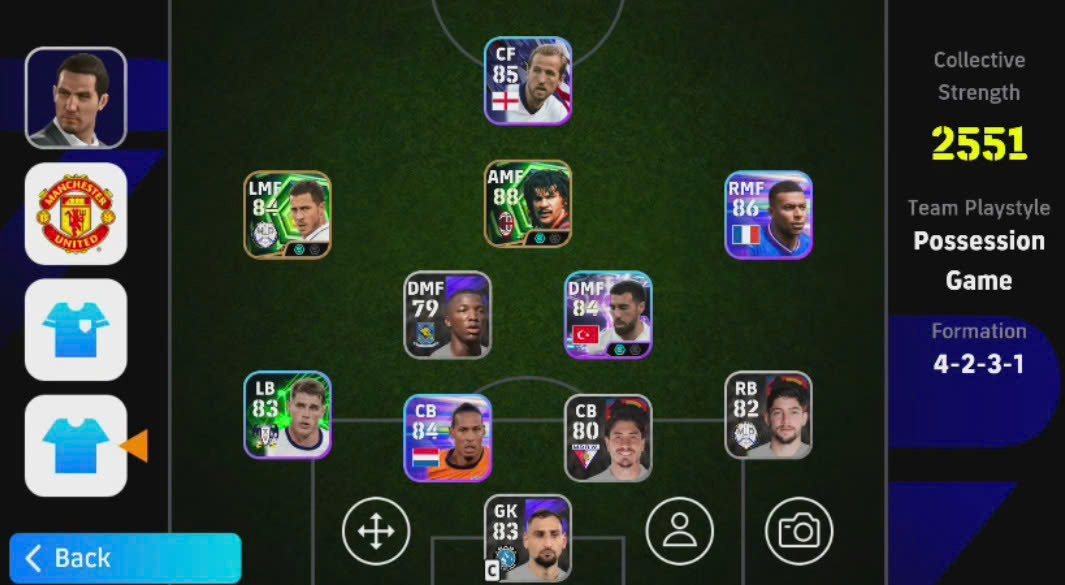Image resolution: width=1065 pixels, height=585 pixels.
Task: Select the Manchester United club crest
Action: [76, 214]
